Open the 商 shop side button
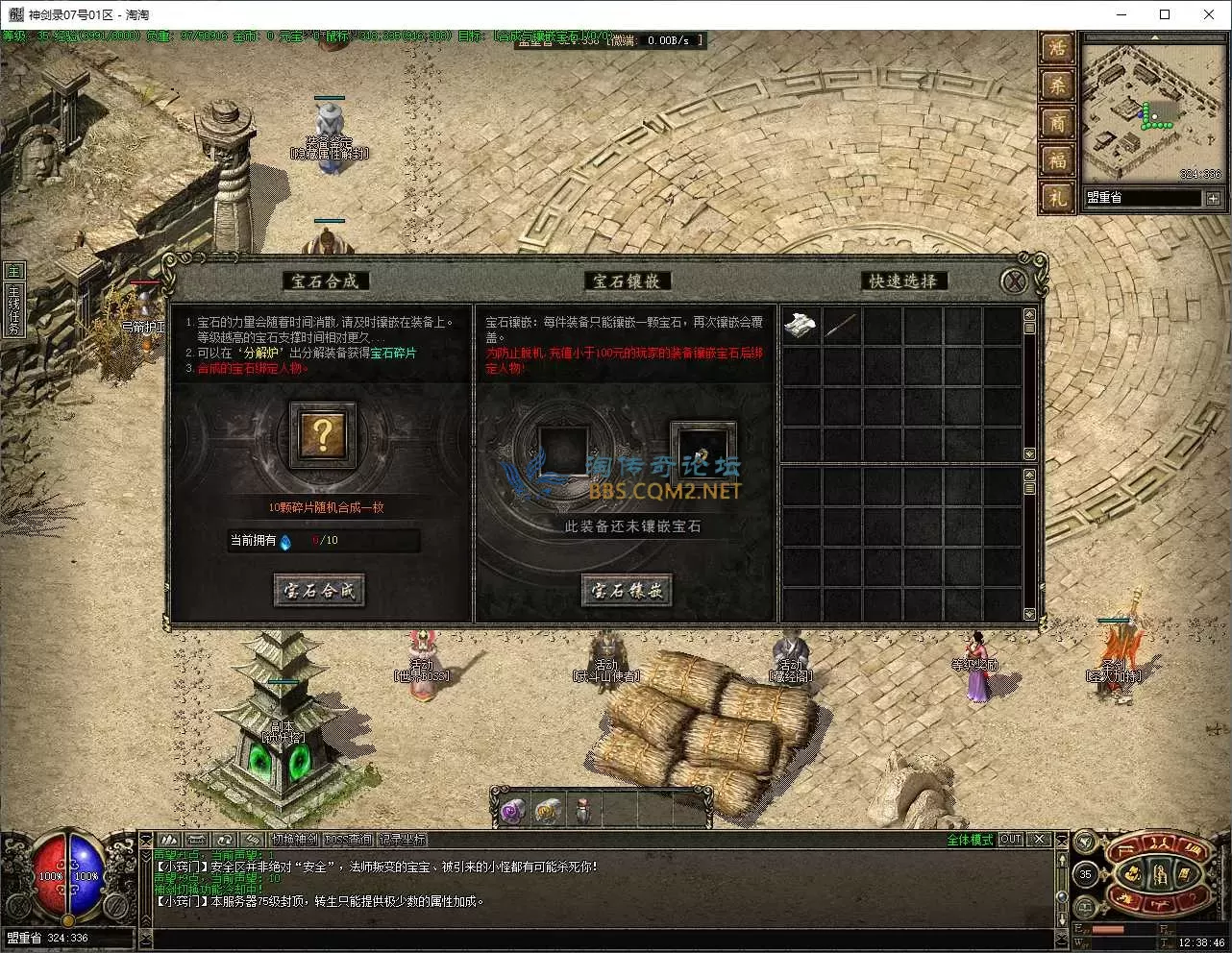 1056,123
